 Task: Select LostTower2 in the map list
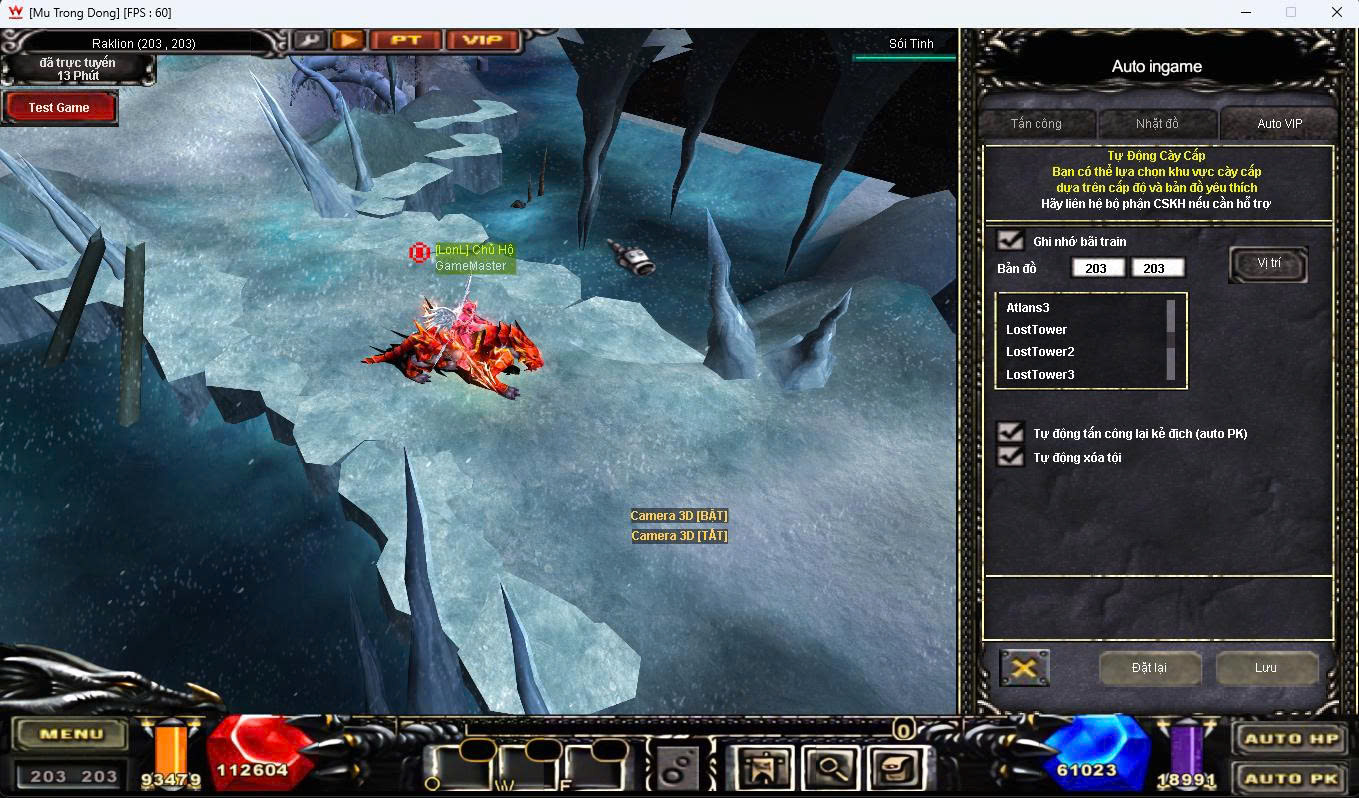click(1040, 352)
